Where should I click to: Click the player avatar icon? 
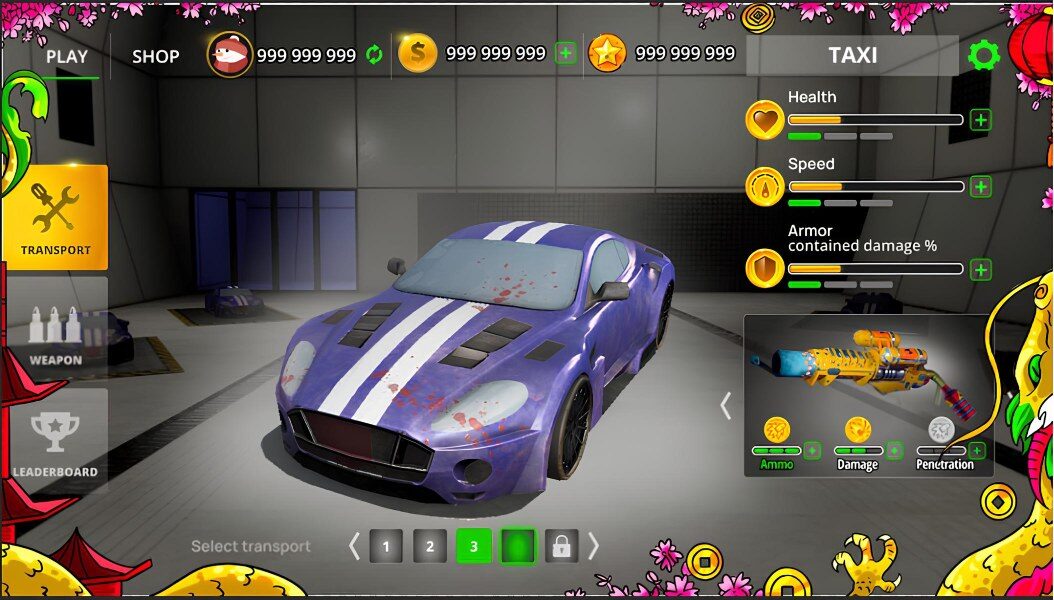tap(229, 55)
